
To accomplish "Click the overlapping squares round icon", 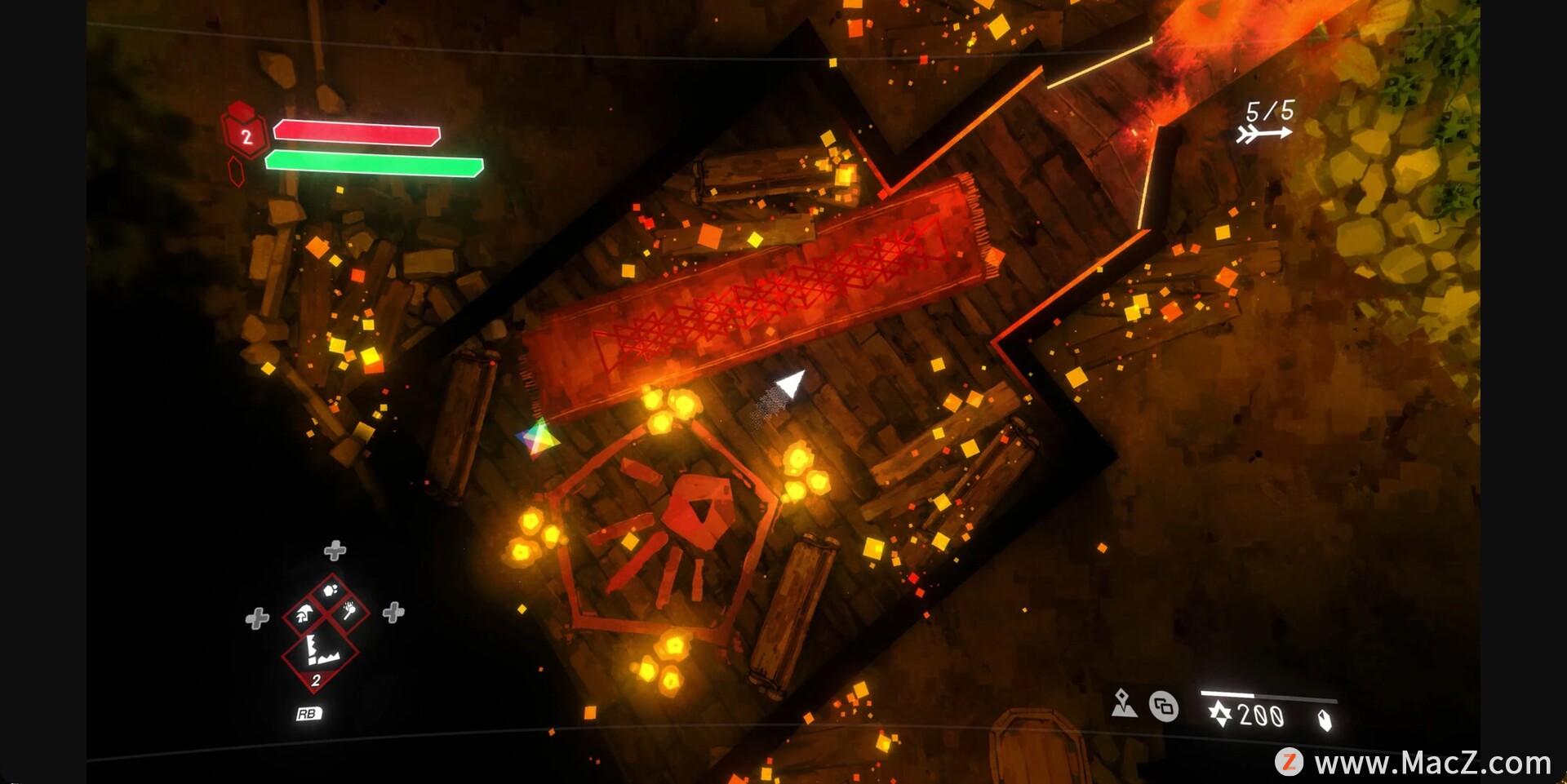I will (x=1164, y=706).
